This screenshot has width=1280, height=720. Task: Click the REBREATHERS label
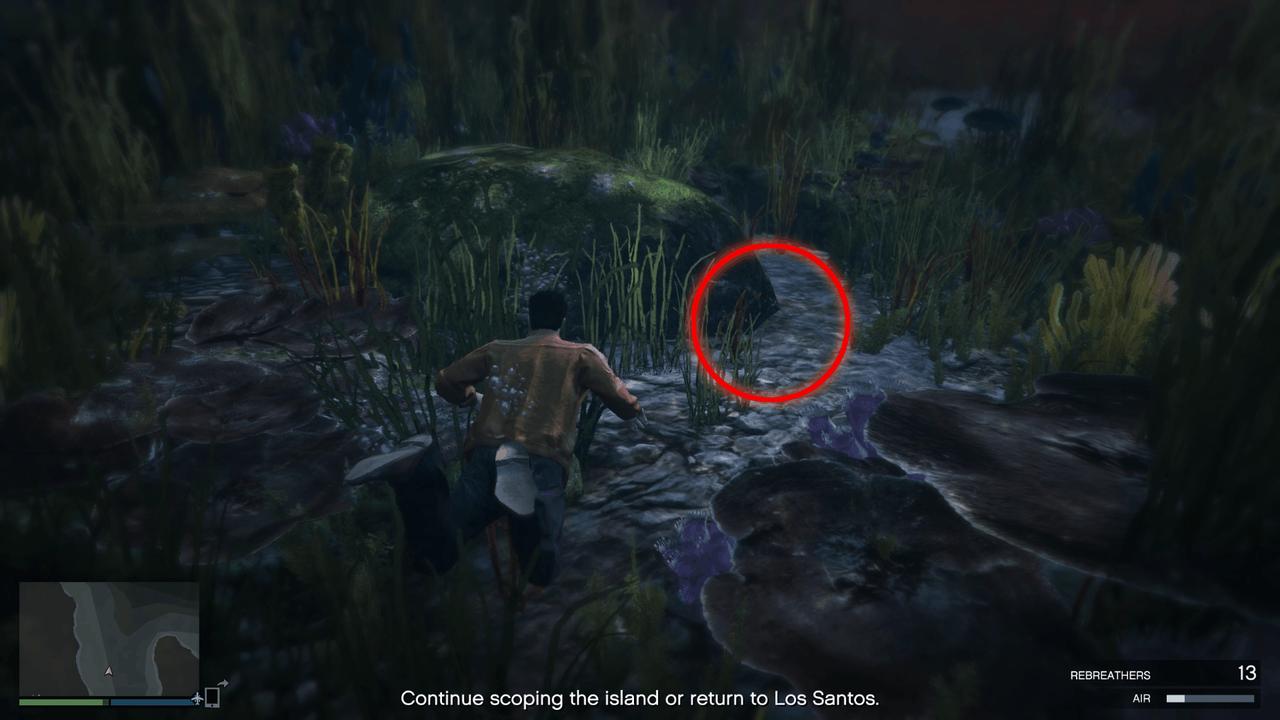coord(1111,674)
